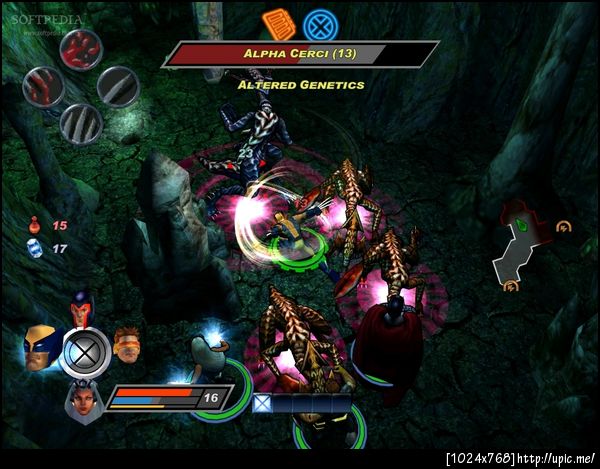Viewport: 600px width, 469px height.
Task: Click the blue X-Men logo icon
Action: click(318, 24)
